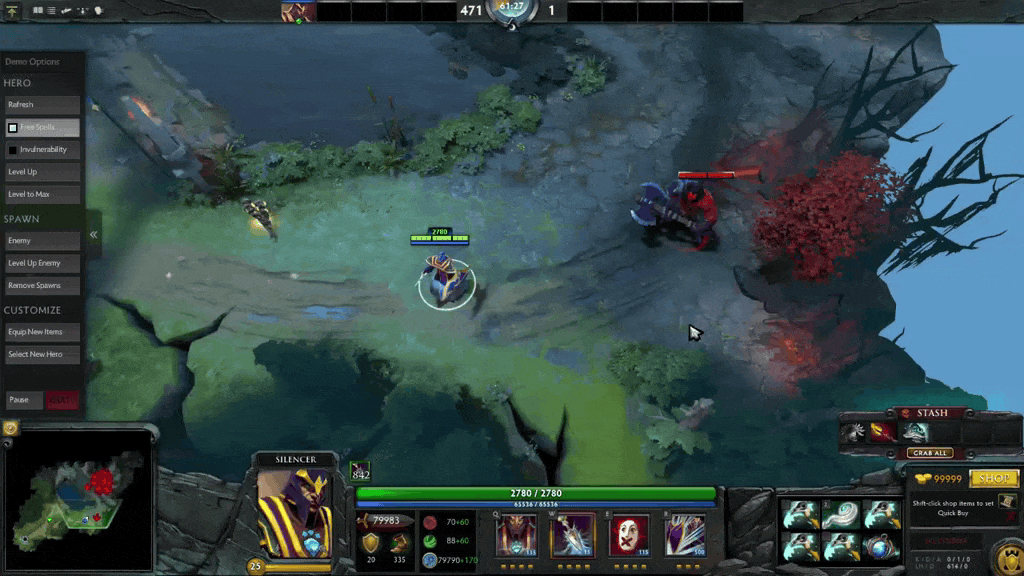Select the Silencer portrait in the top bar
1024x576 pixels.
[x=297, y=12]
